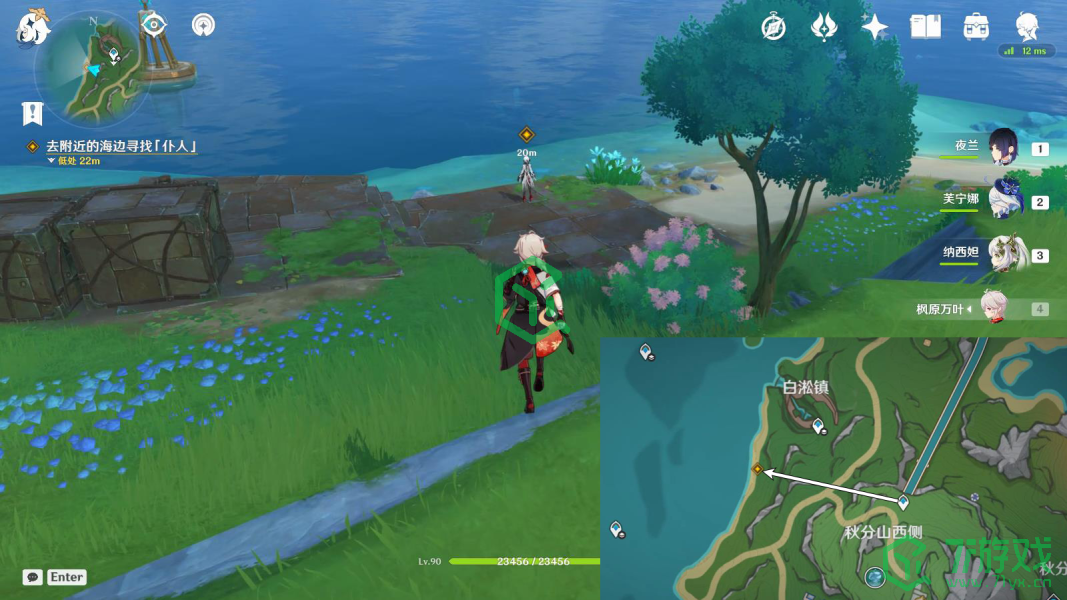The height and width of the screenshot is (600, 1067).
Task: Select the round domain icon below 秋分山西侧
Action: pyautogui.click(x=876, y=577)
